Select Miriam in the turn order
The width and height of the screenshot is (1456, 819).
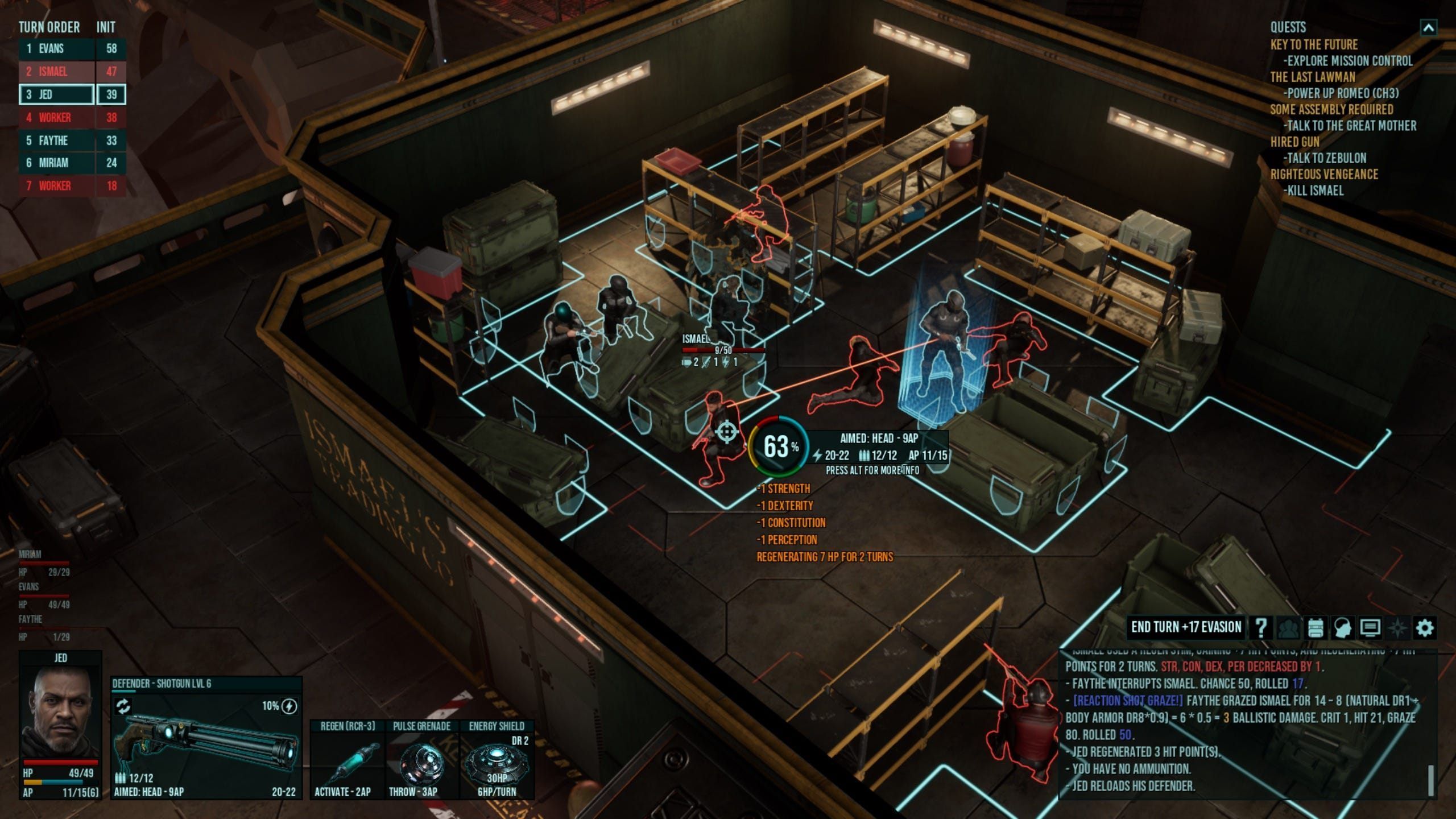(x=57, y=163)
